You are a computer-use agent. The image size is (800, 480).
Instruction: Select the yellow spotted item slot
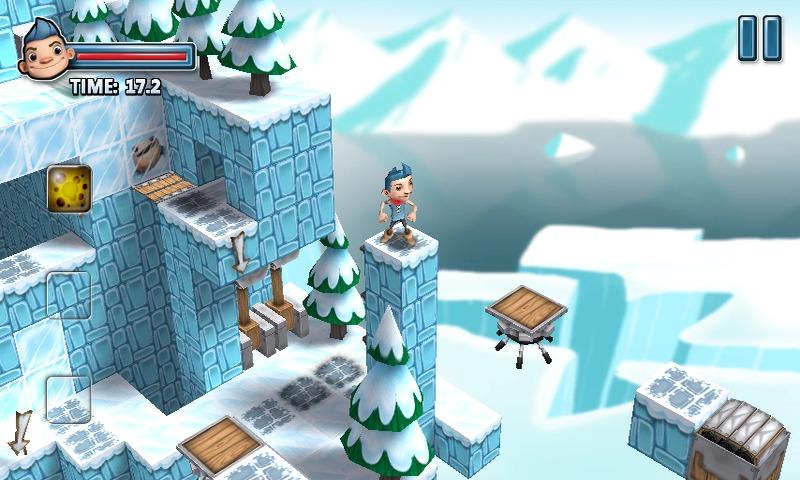pos(69,188)
